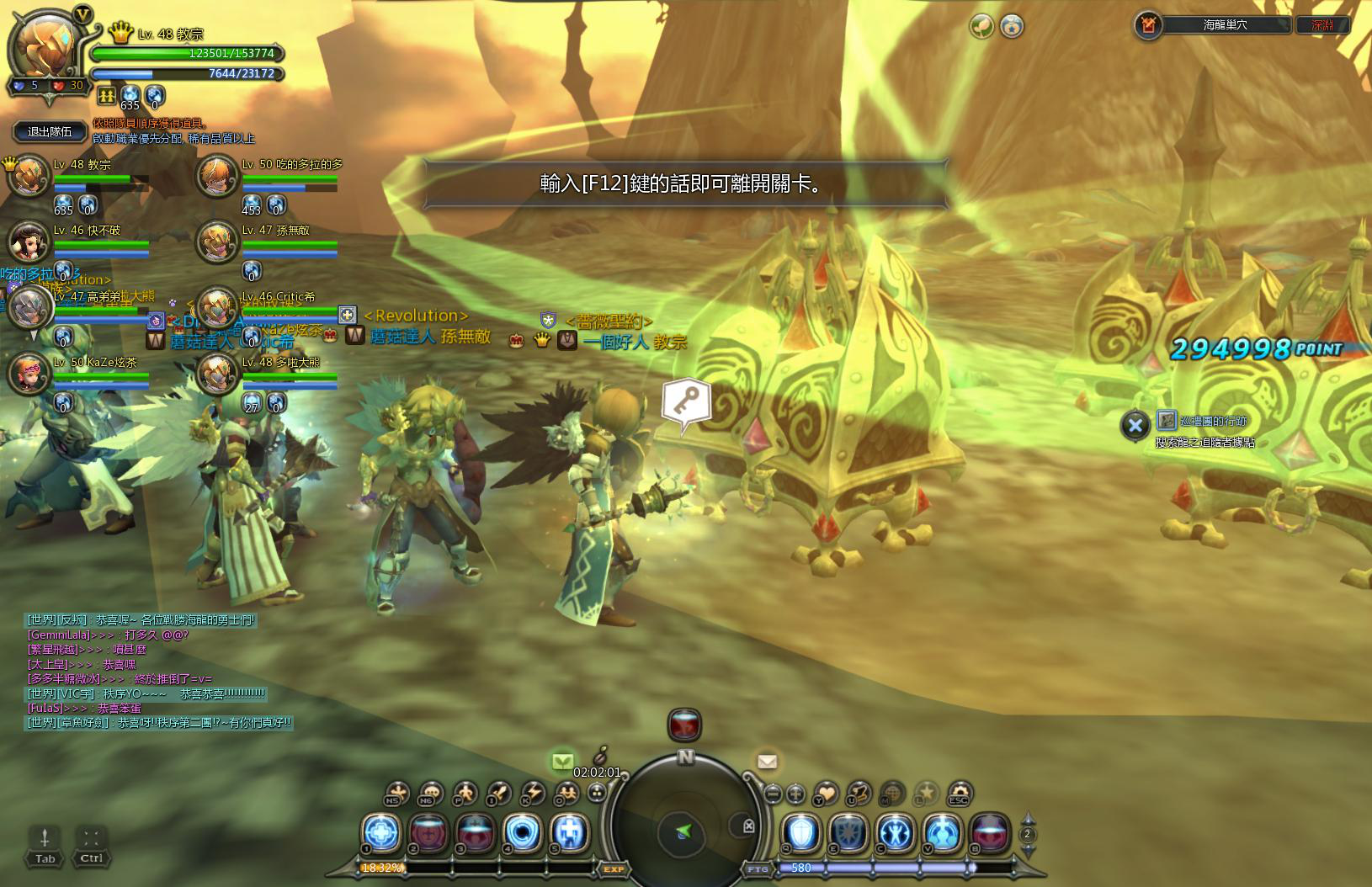Open the heart icon menu (Y)
The width and height of the screenshot is (1372, 887).
coord(827,793)
